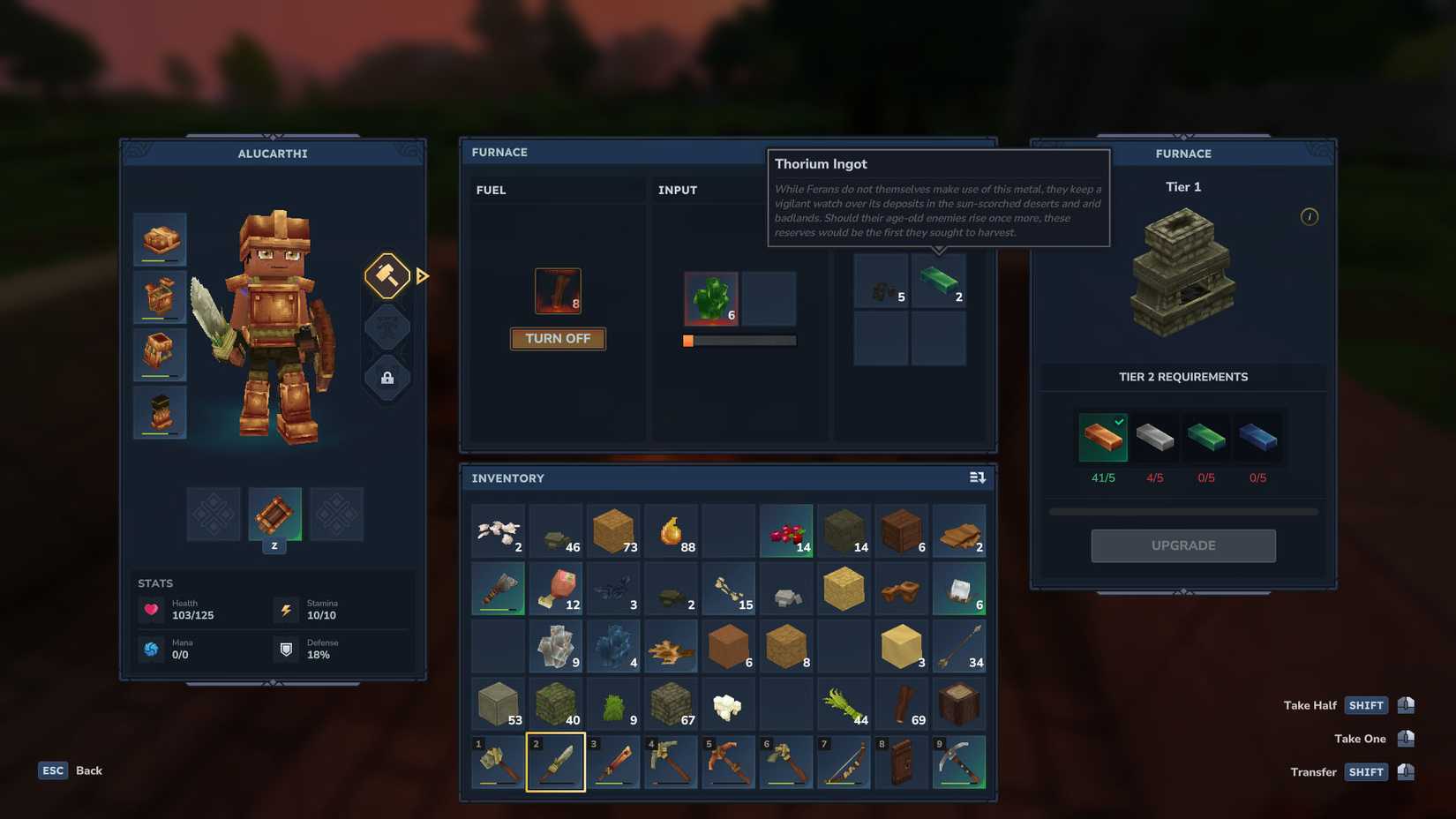Toggle the equipped chest armor slot
This screenshot has width=1456, height=819.
(x=160, y=296)
